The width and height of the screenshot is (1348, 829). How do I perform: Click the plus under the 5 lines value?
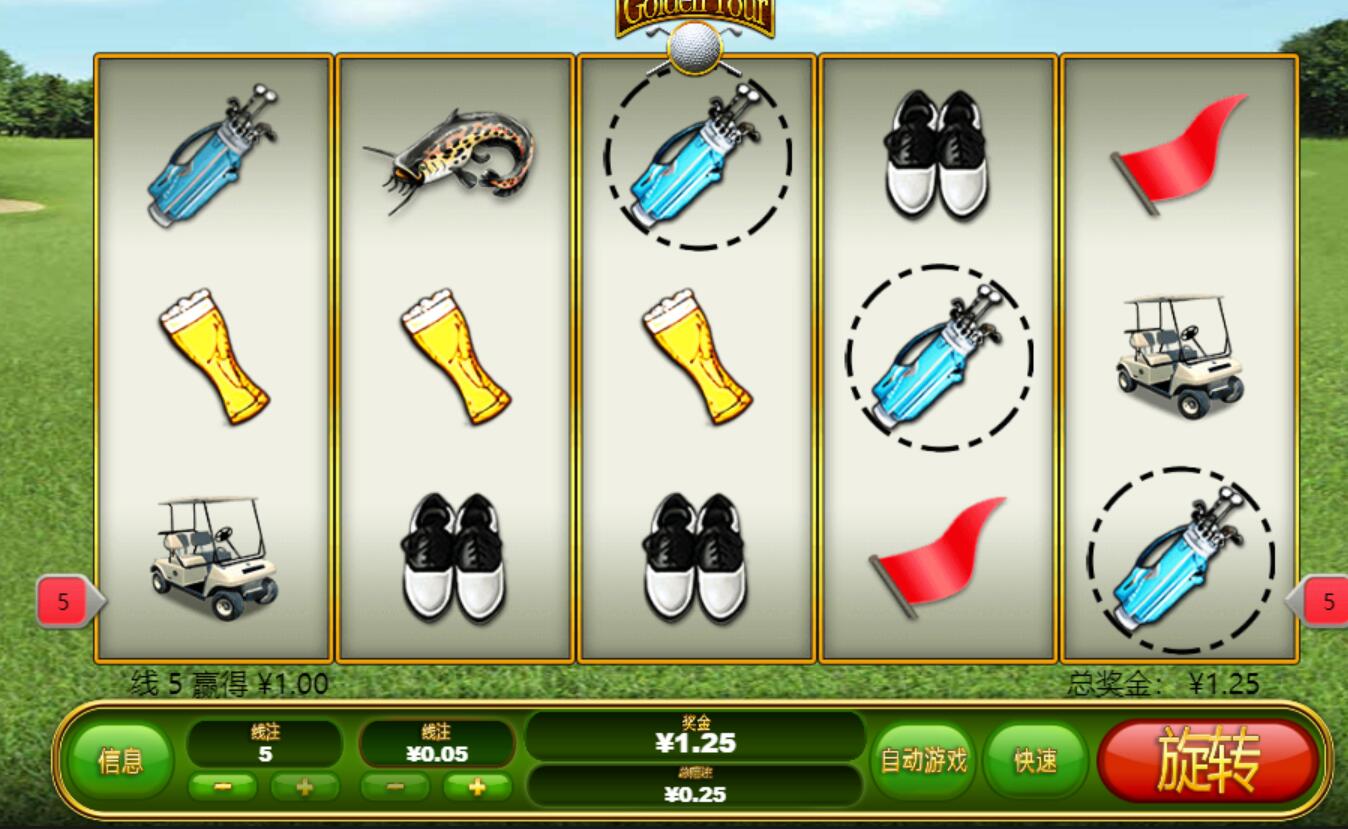point(305,787)
